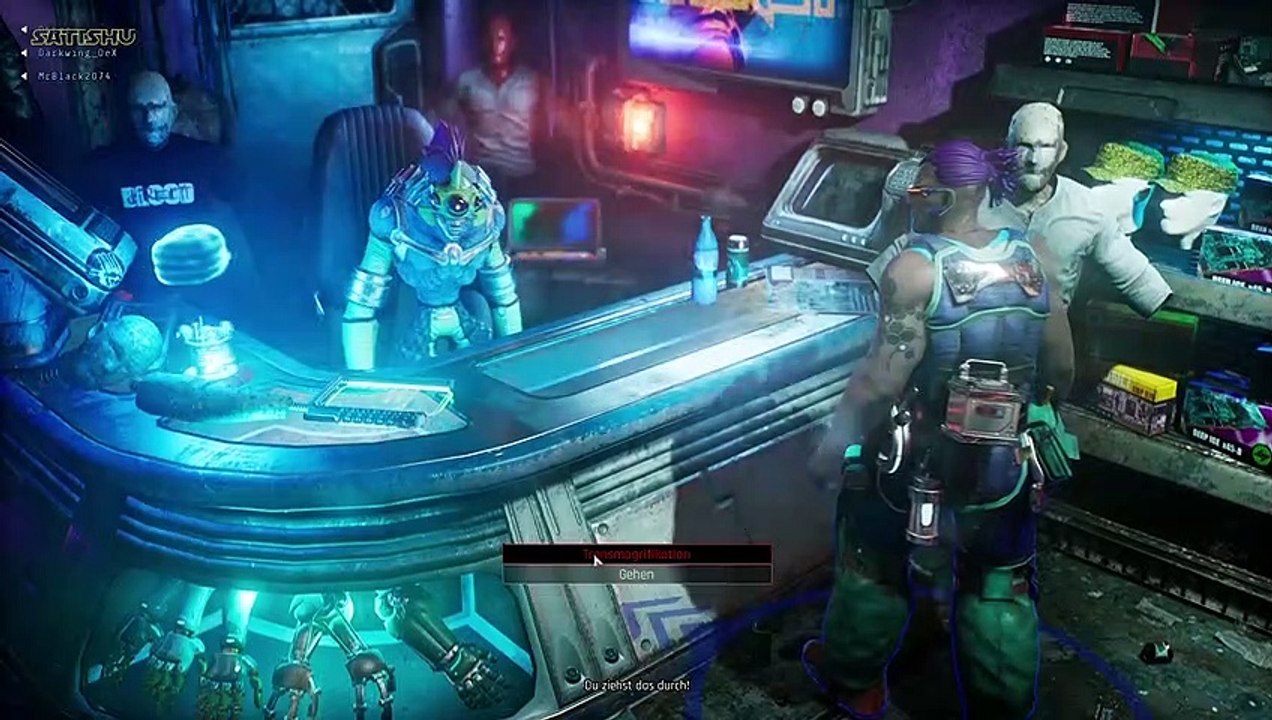Select the Gehen option to leave
The width and height of the screenshot is (1272, 720).
click(637, 575)
